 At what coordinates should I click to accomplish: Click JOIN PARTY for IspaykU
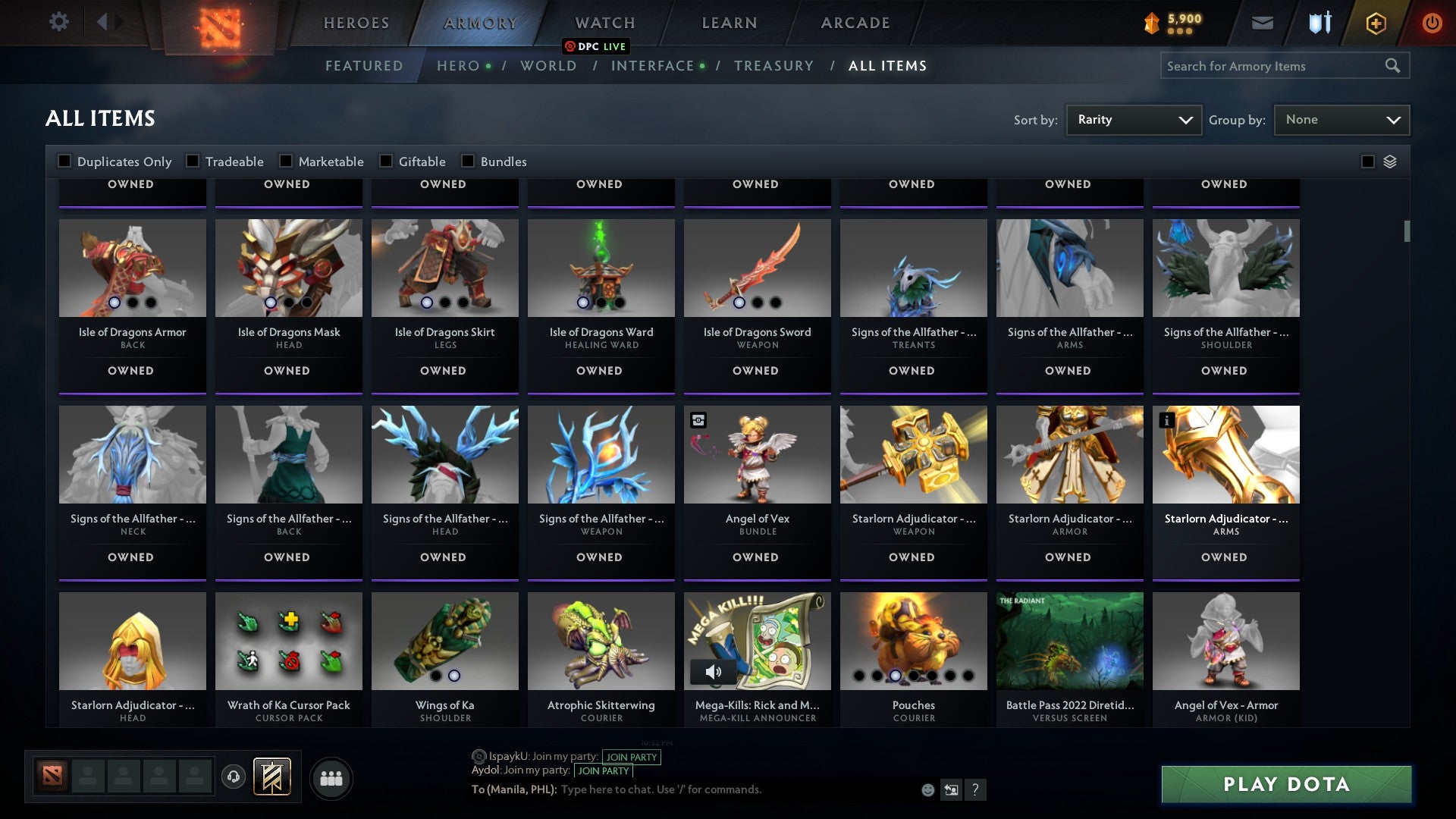(632, 757)
